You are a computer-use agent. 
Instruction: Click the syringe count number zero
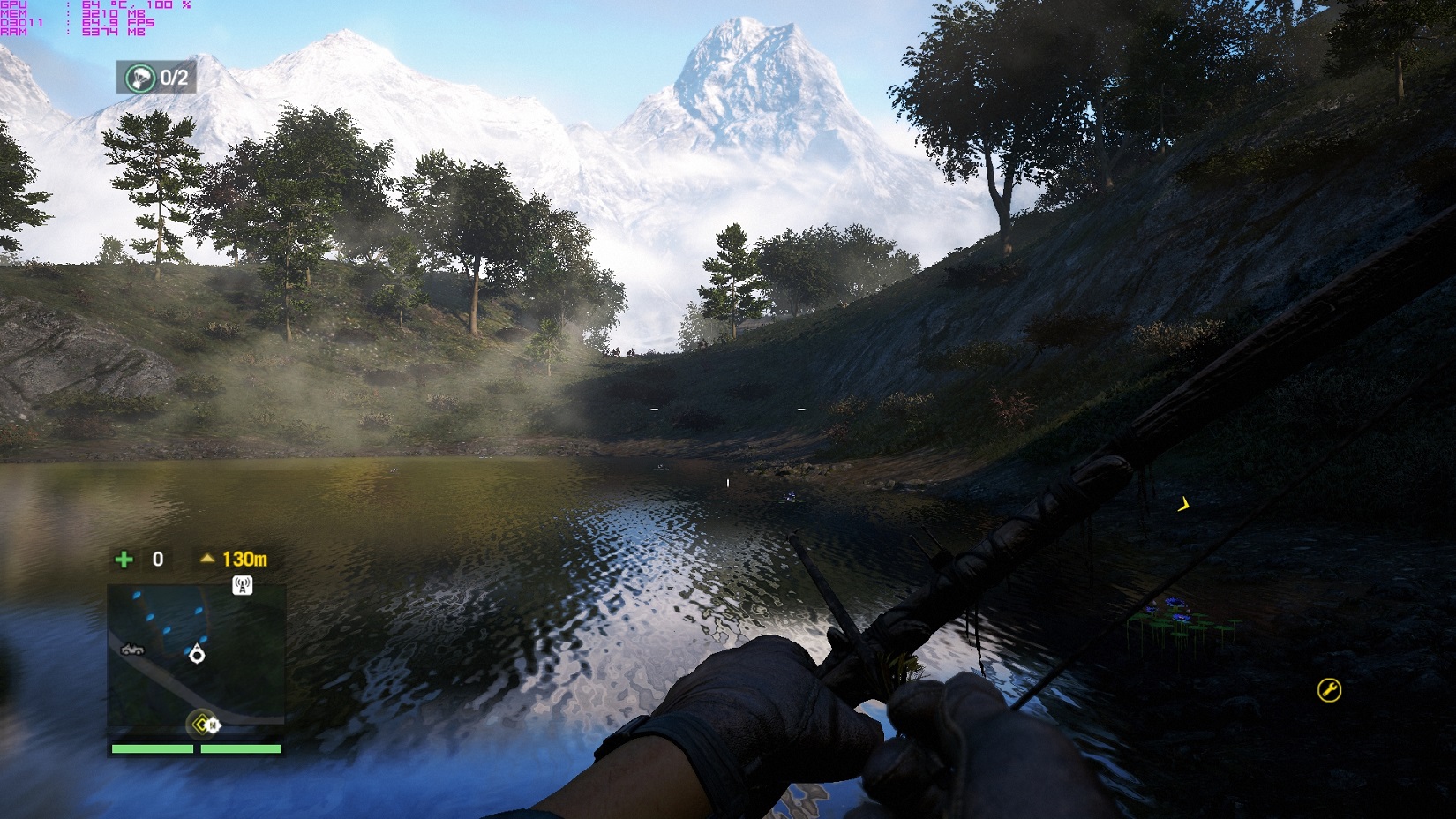click(x=157, y=559)
